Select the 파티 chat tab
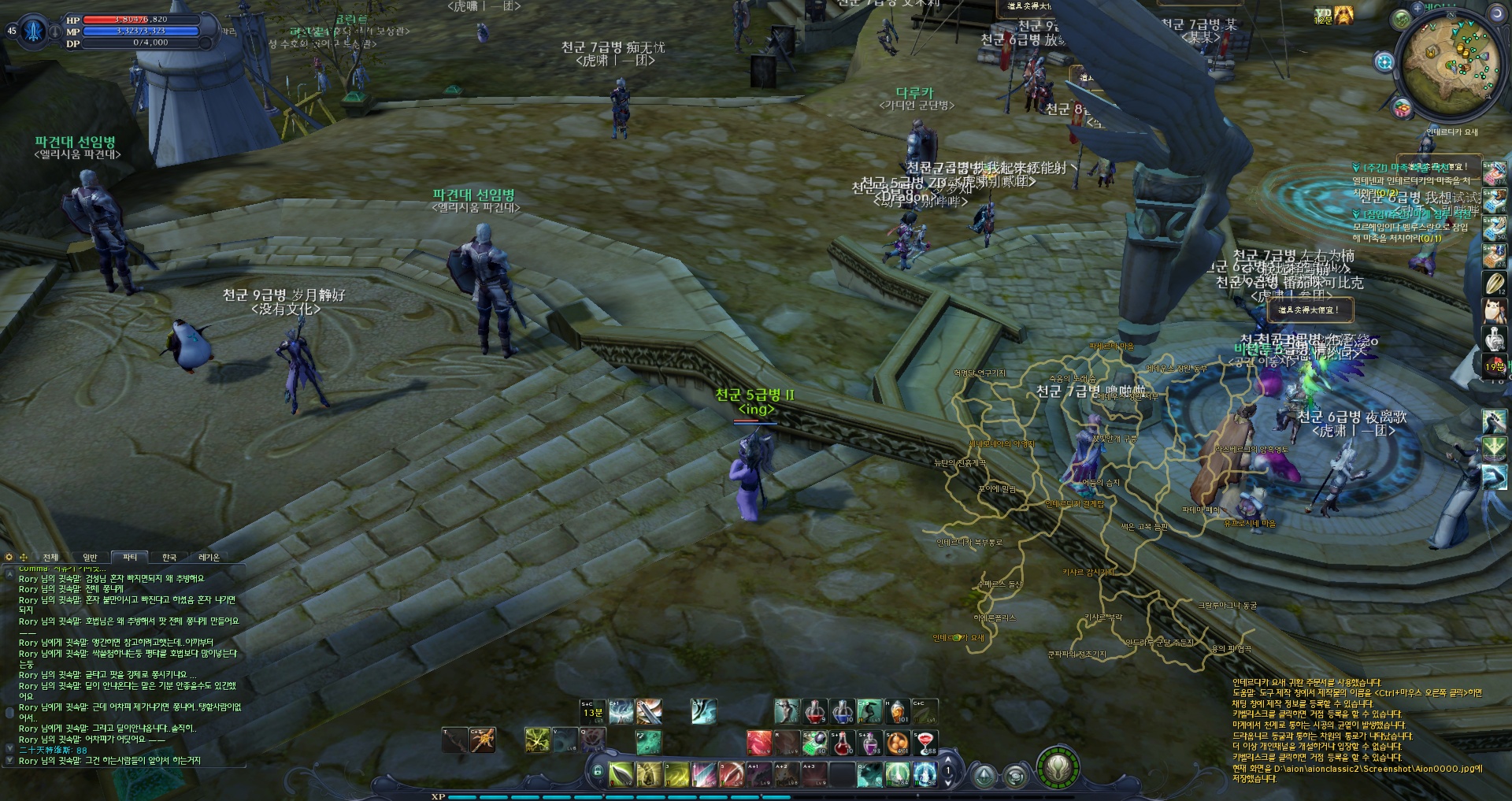 point(130,558)
